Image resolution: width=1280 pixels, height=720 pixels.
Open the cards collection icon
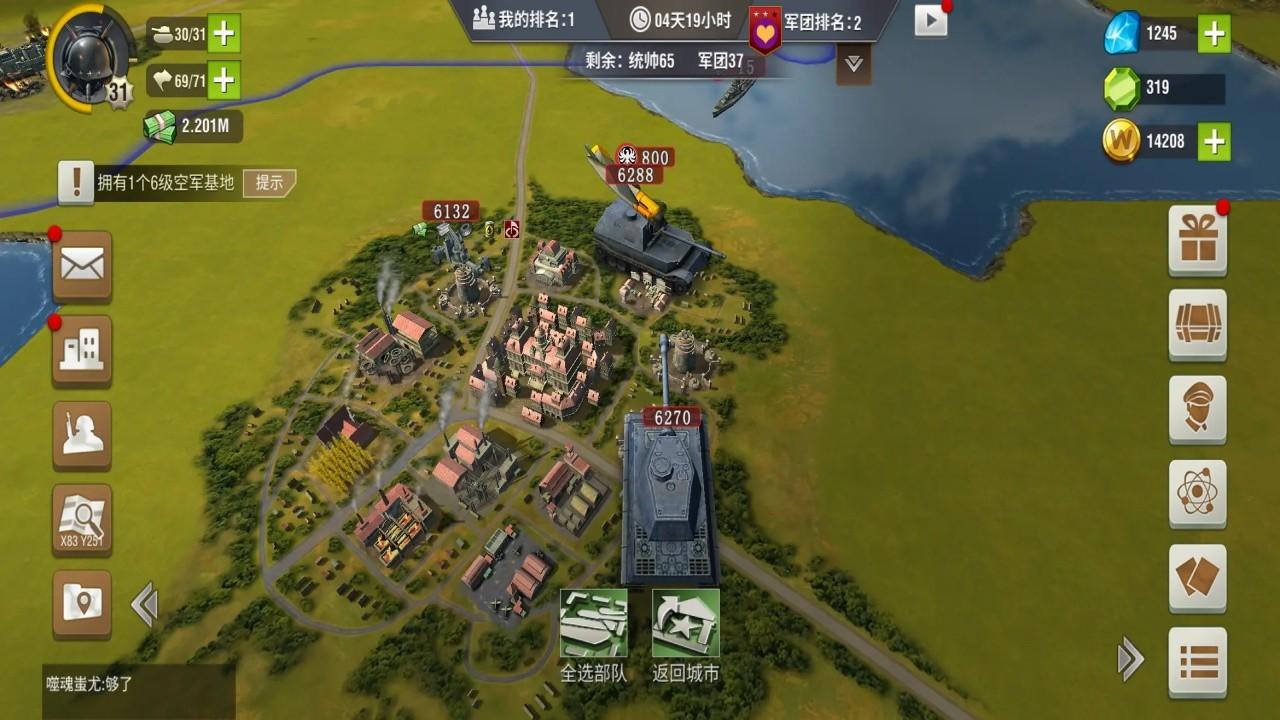(1197, 576)
